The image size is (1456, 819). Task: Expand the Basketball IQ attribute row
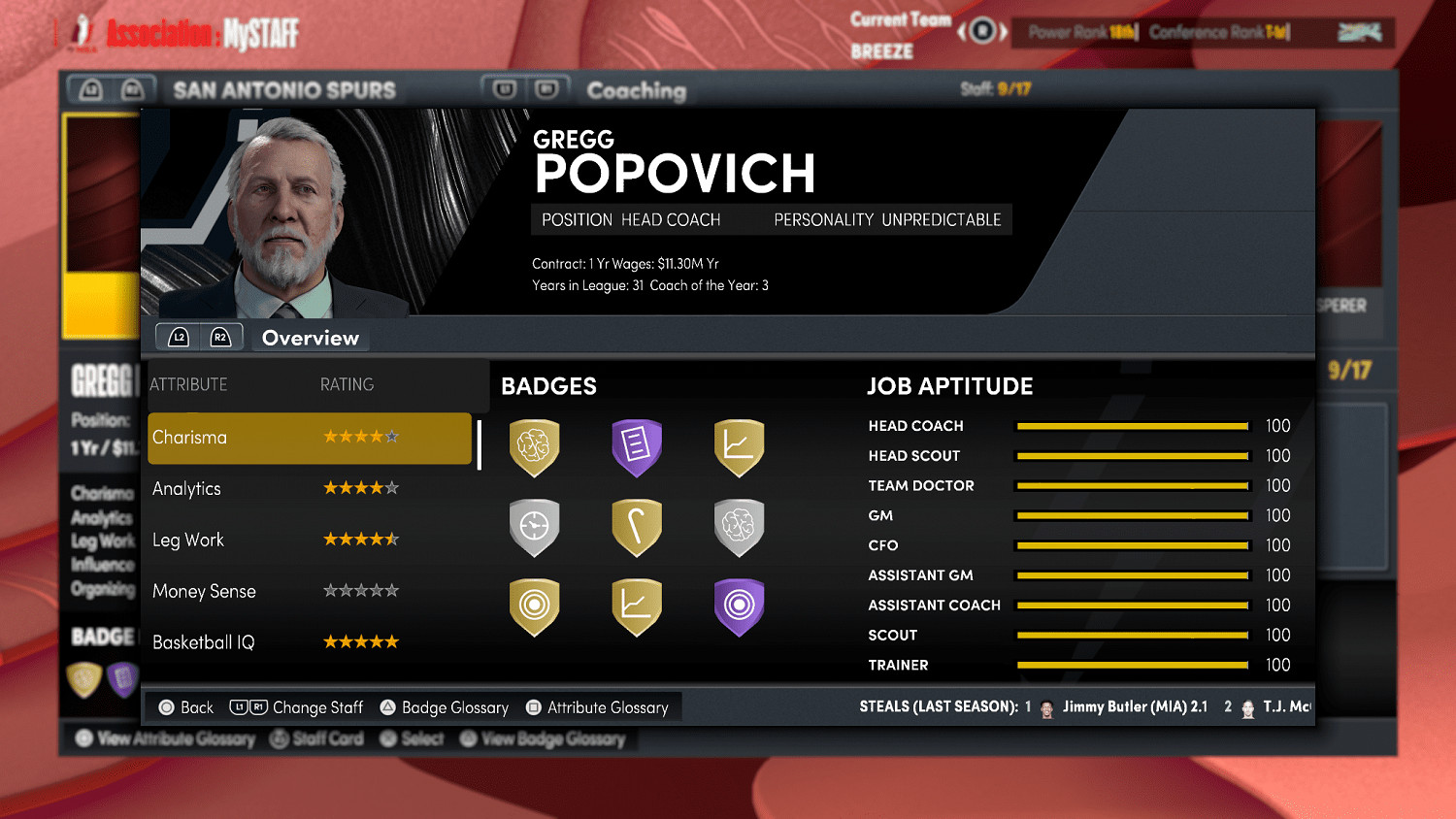pos(309,640)
